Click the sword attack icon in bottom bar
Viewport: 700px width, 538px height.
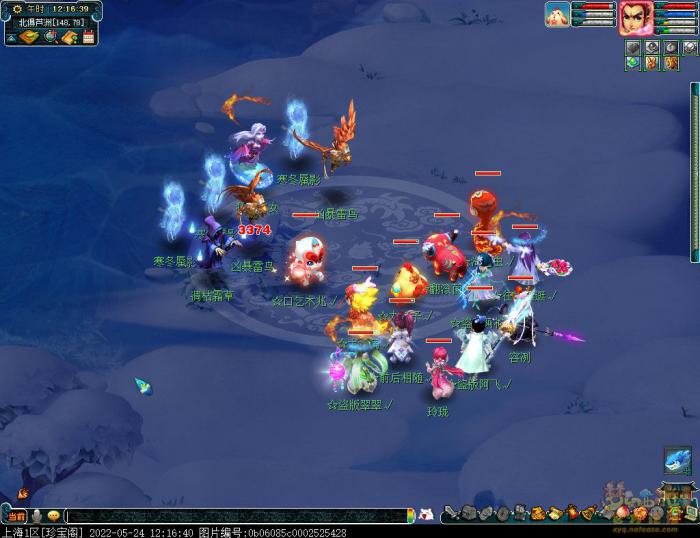tap(451, 514)
